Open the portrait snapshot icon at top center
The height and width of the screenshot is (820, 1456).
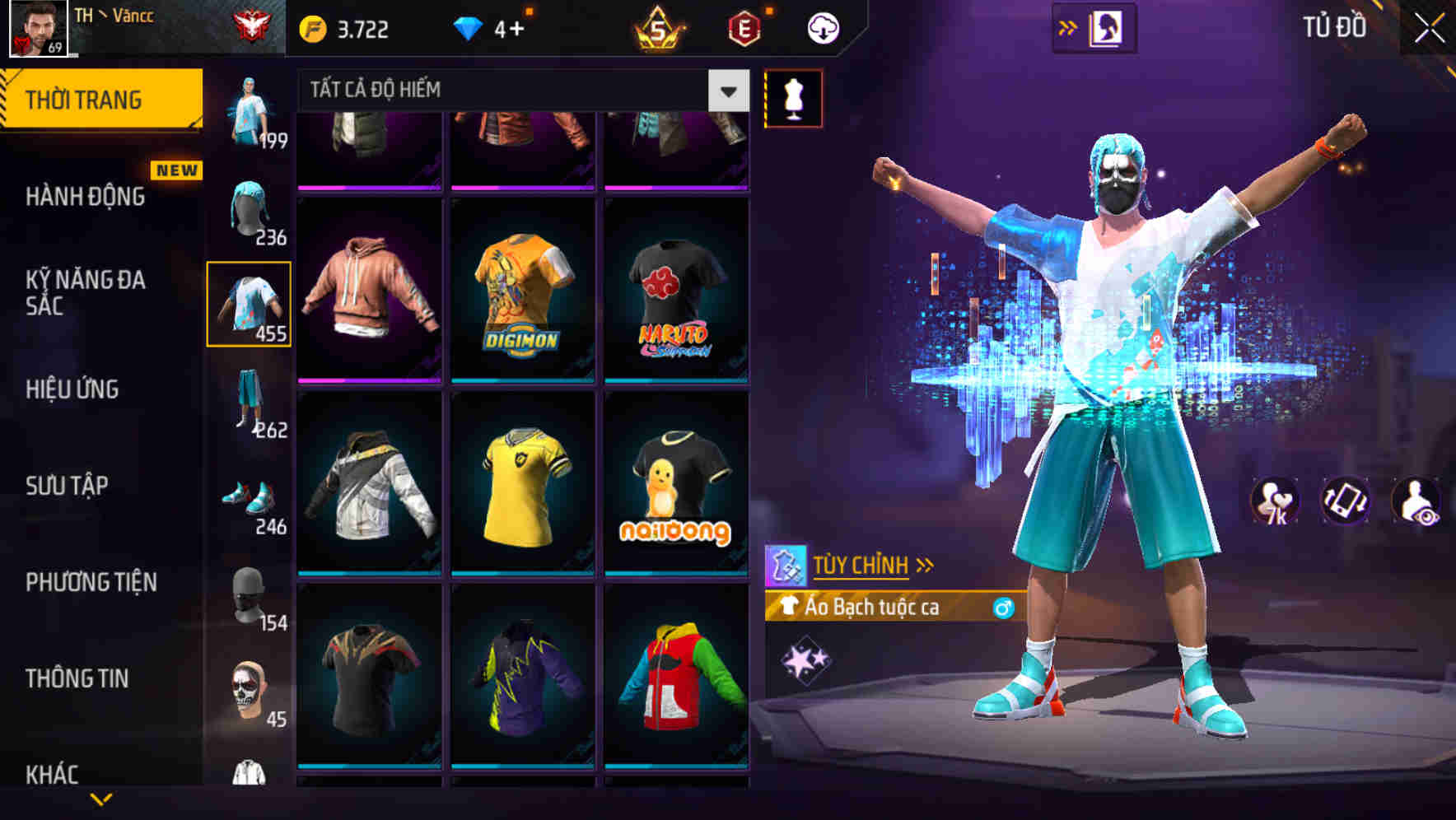pos(1108,26)
